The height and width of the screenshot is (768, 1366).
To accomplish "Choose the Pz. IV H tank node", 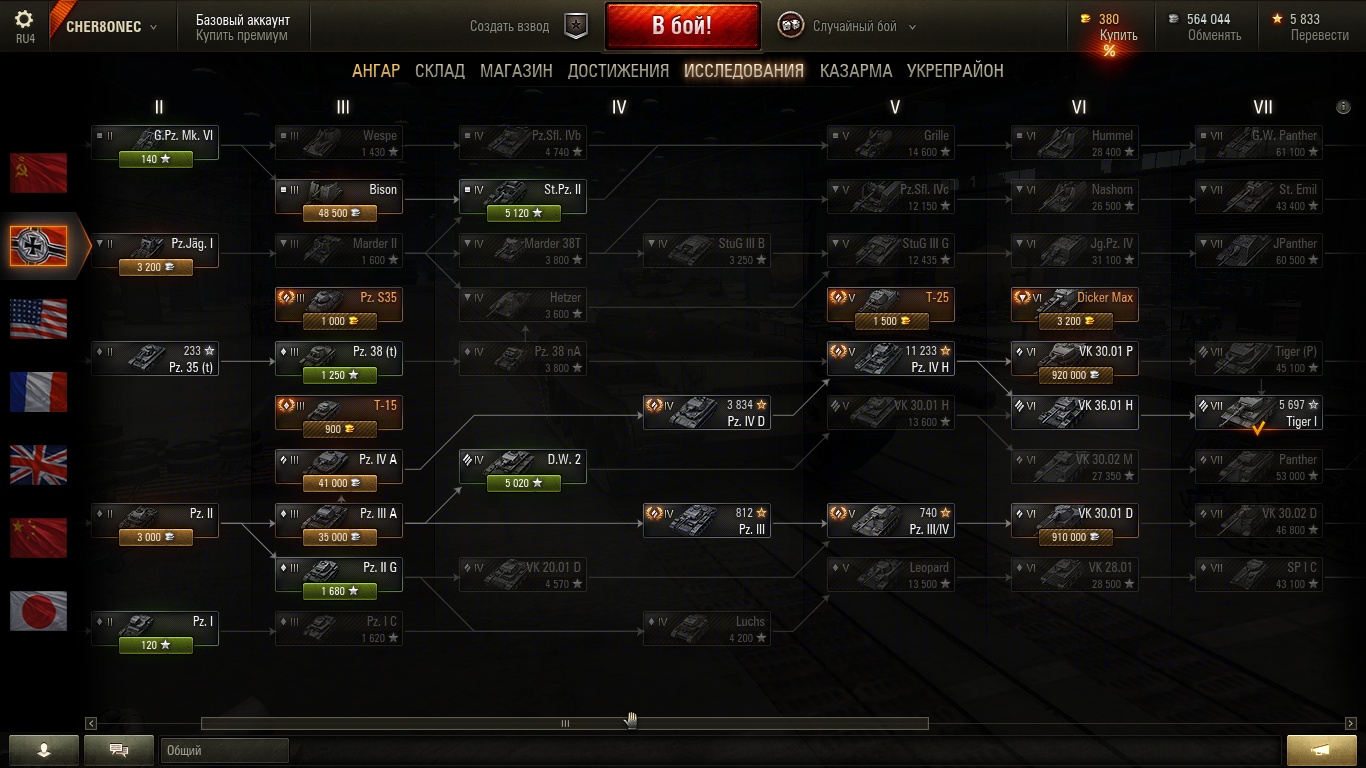I will click(x=890, y=359).
